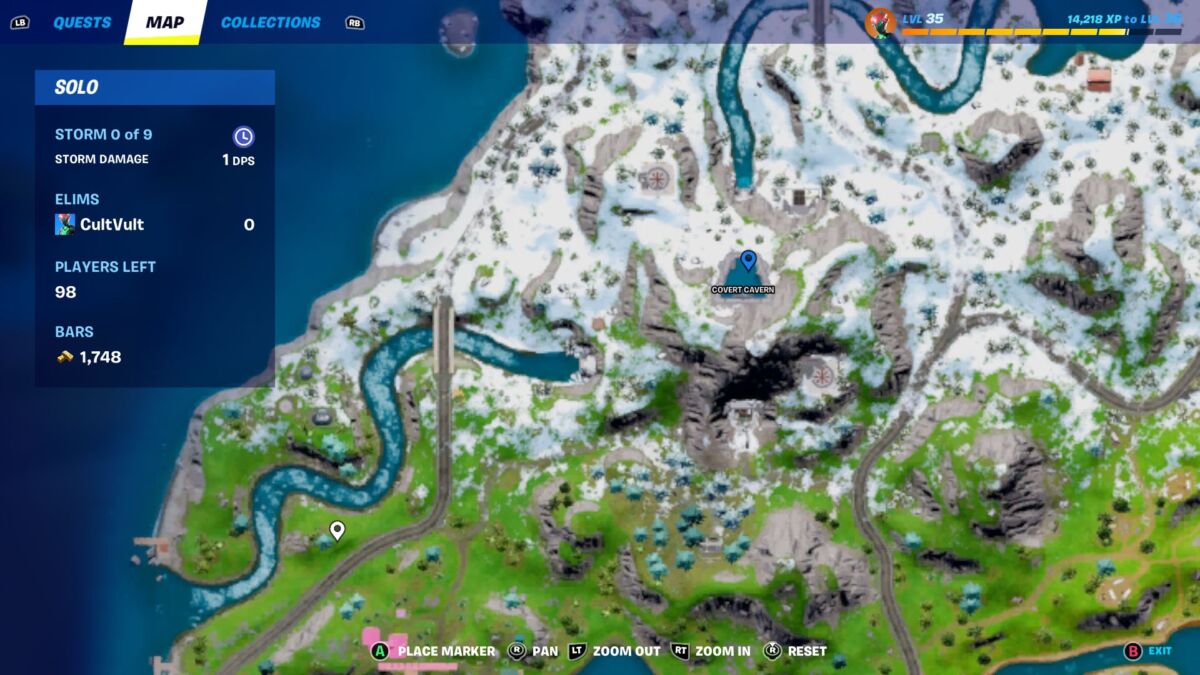Select the Map tab
1200x675 pixels.
pos(165,22)
